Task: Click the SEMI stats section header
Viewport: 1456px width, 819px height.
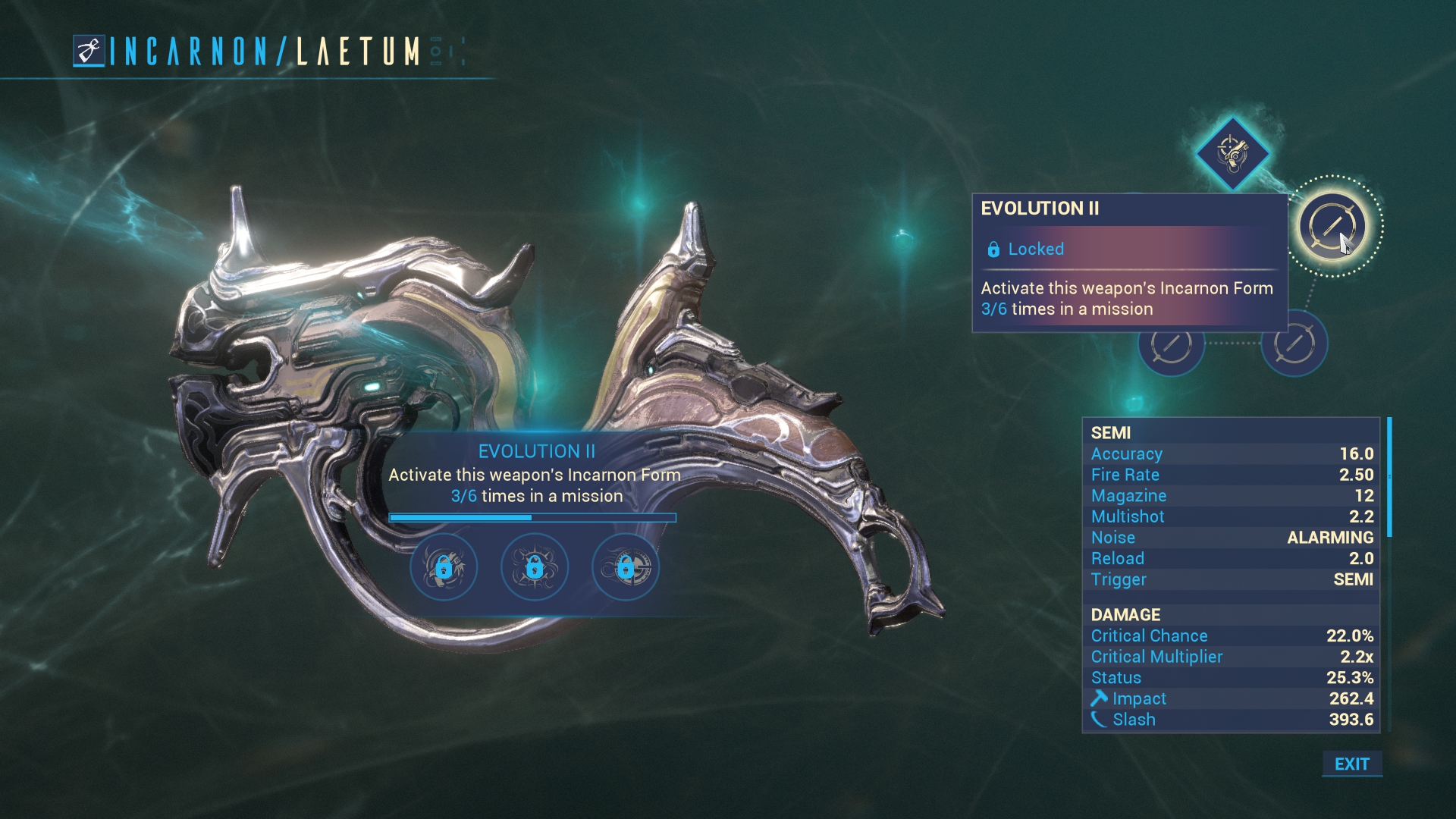Action: (1112, 432)
